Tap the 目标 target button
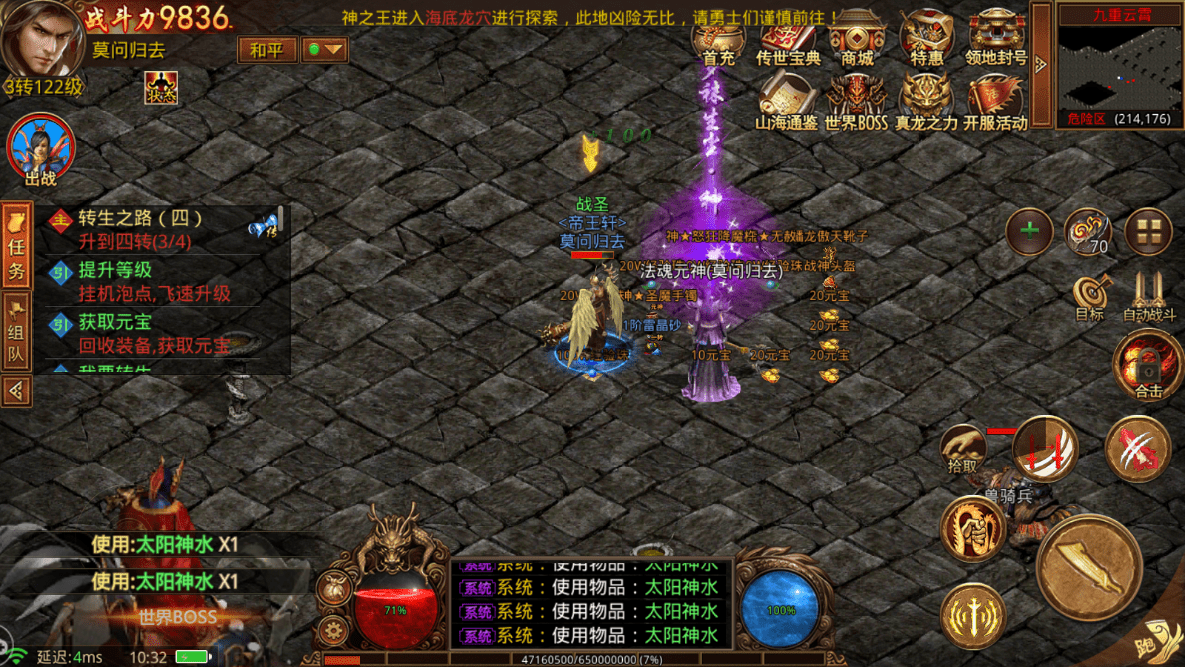The height and width of the screenshot is (667, 1185). tap(1090, 298)
